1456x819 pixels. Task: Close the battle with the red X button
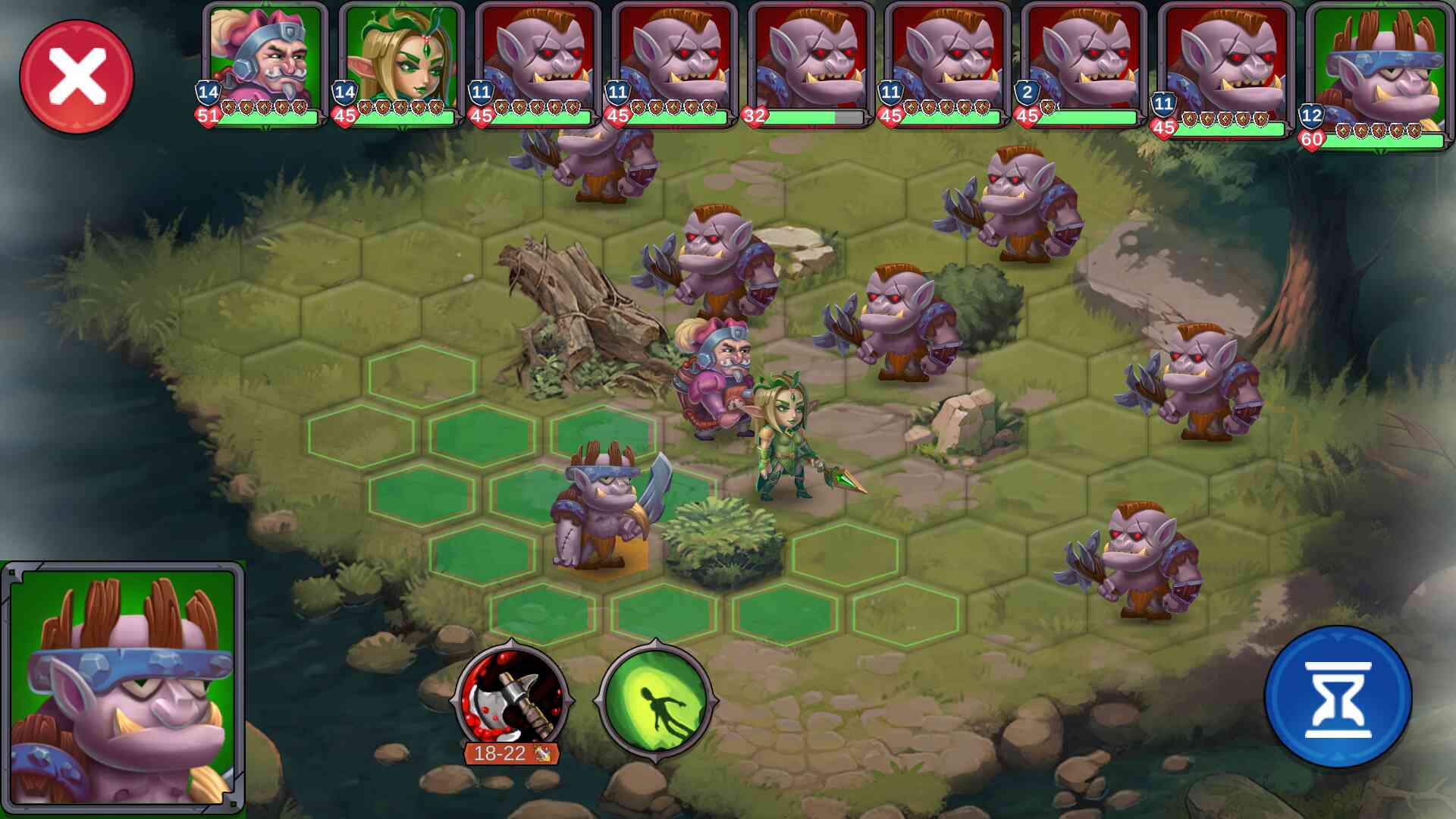click(77, 77)
